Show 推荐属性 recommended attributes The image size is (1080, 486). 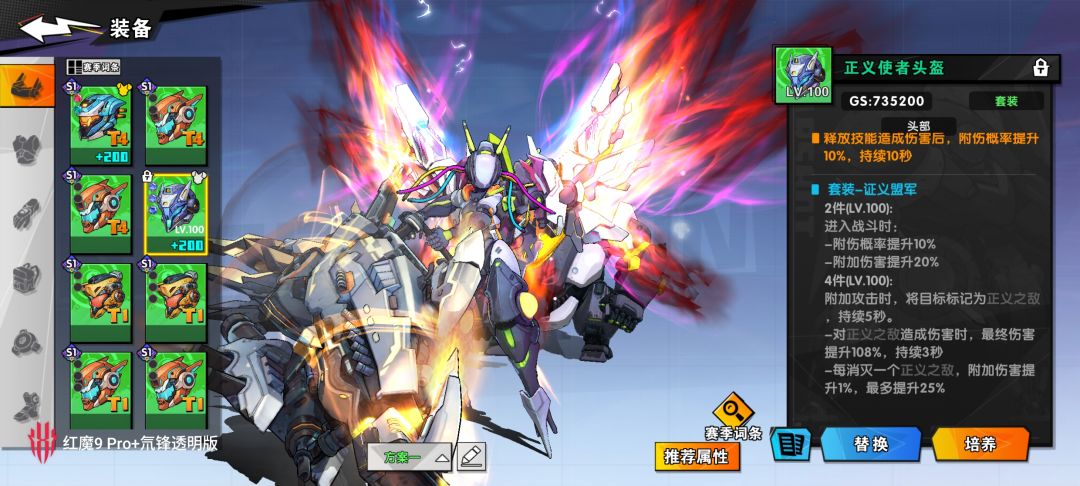tap(697, 457)
